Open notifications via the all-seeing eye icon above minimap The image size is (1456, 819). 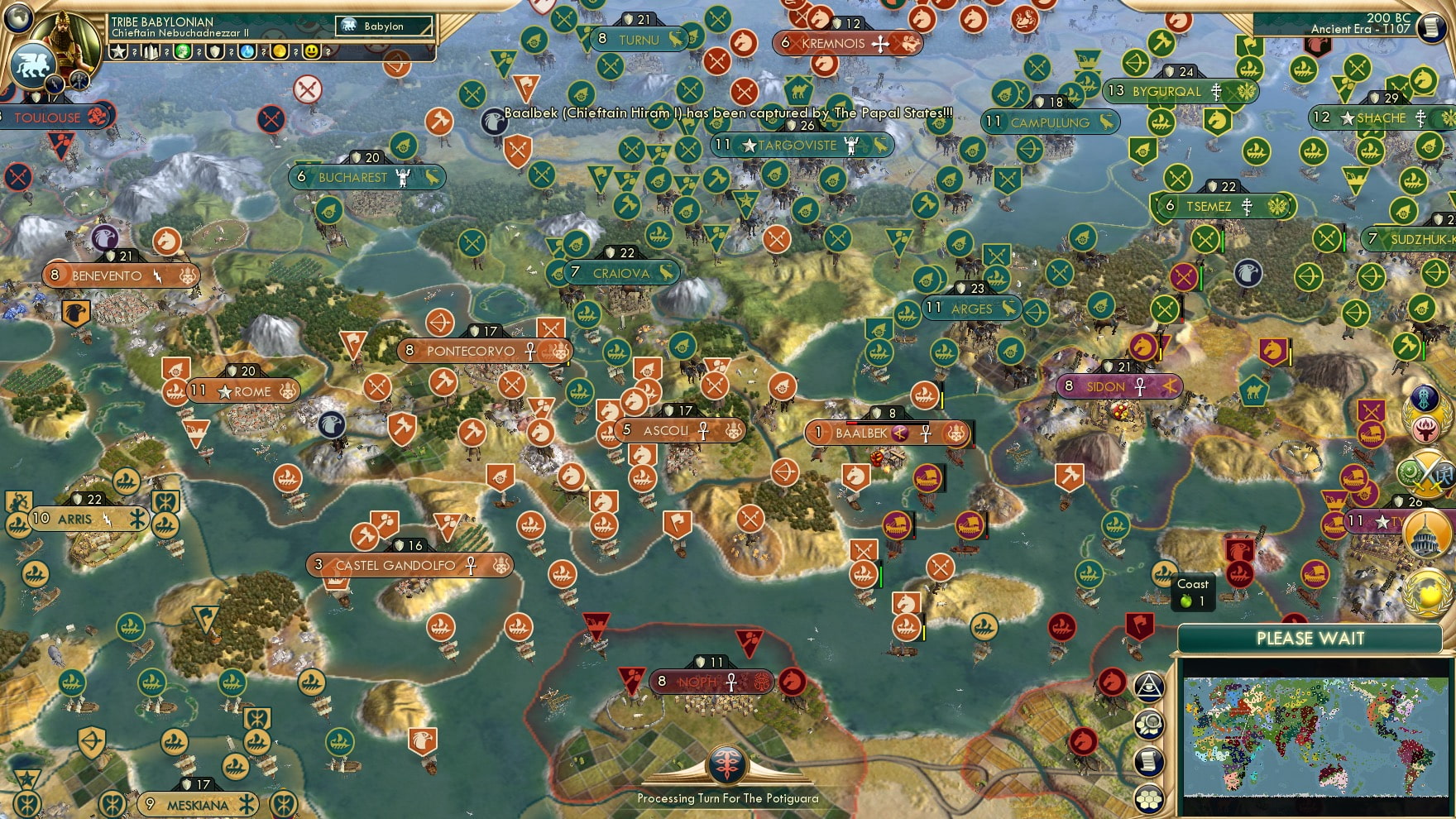click(x=1148, y=685)
